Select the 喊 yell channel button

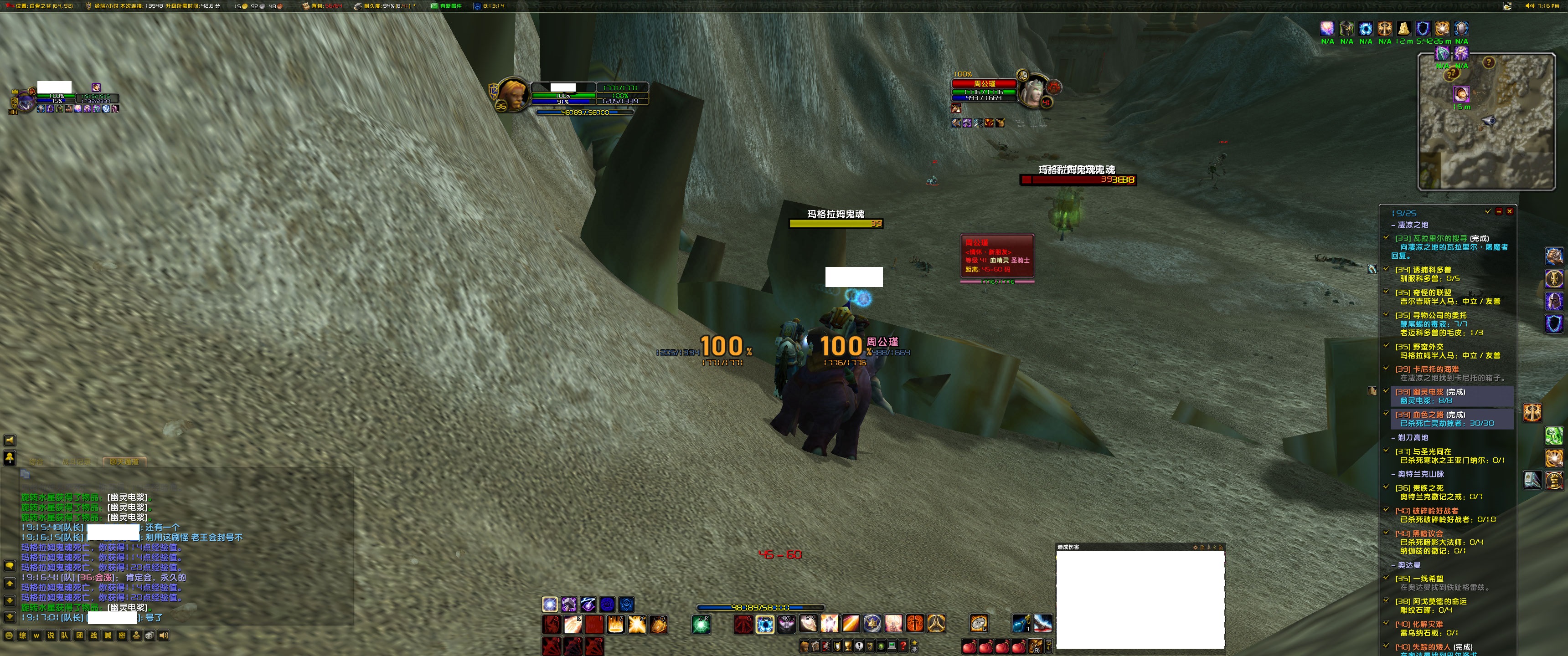(108, 635)
